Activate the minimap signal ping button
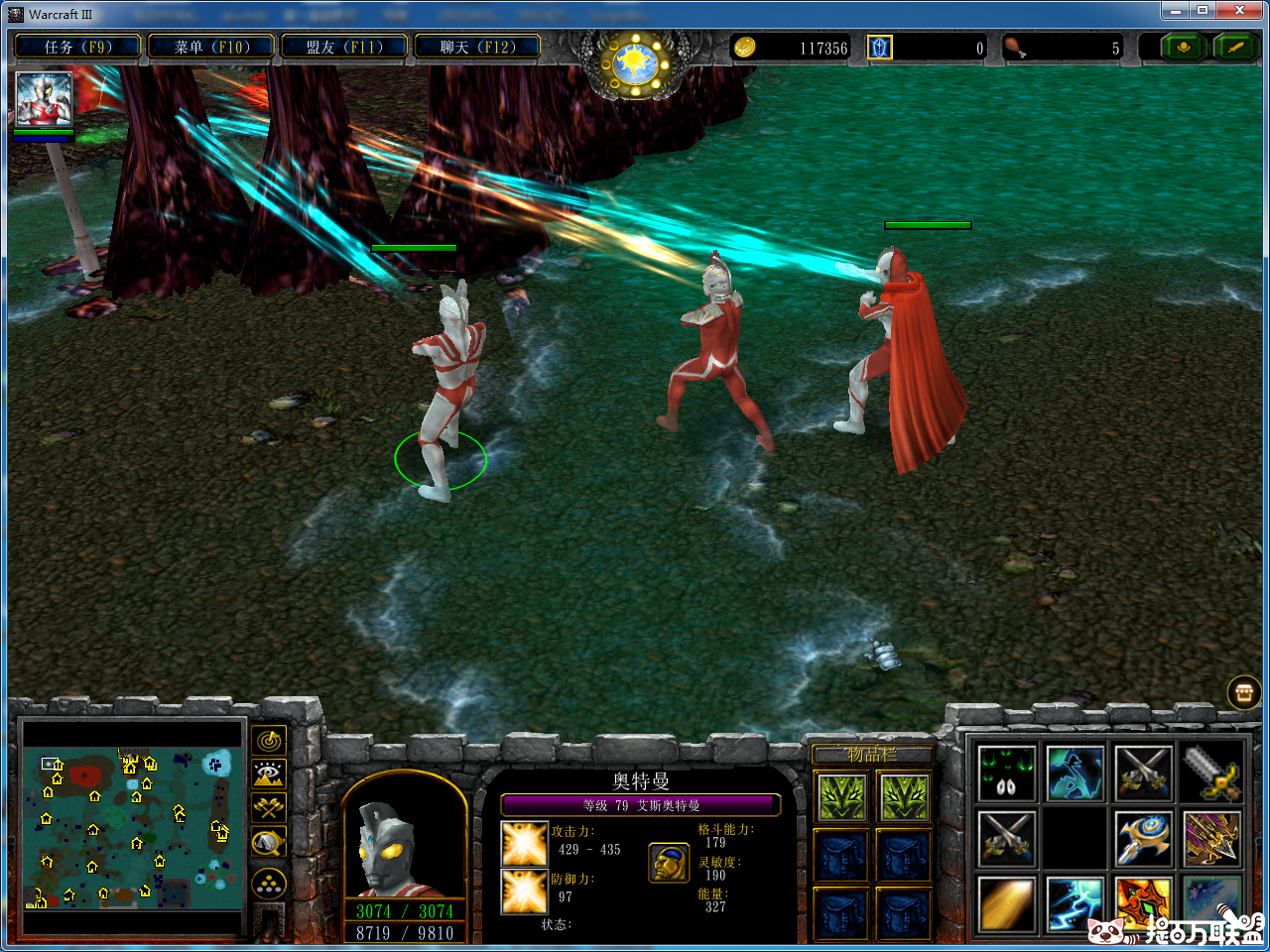The image size is (1270, 952). coord(269,741)
